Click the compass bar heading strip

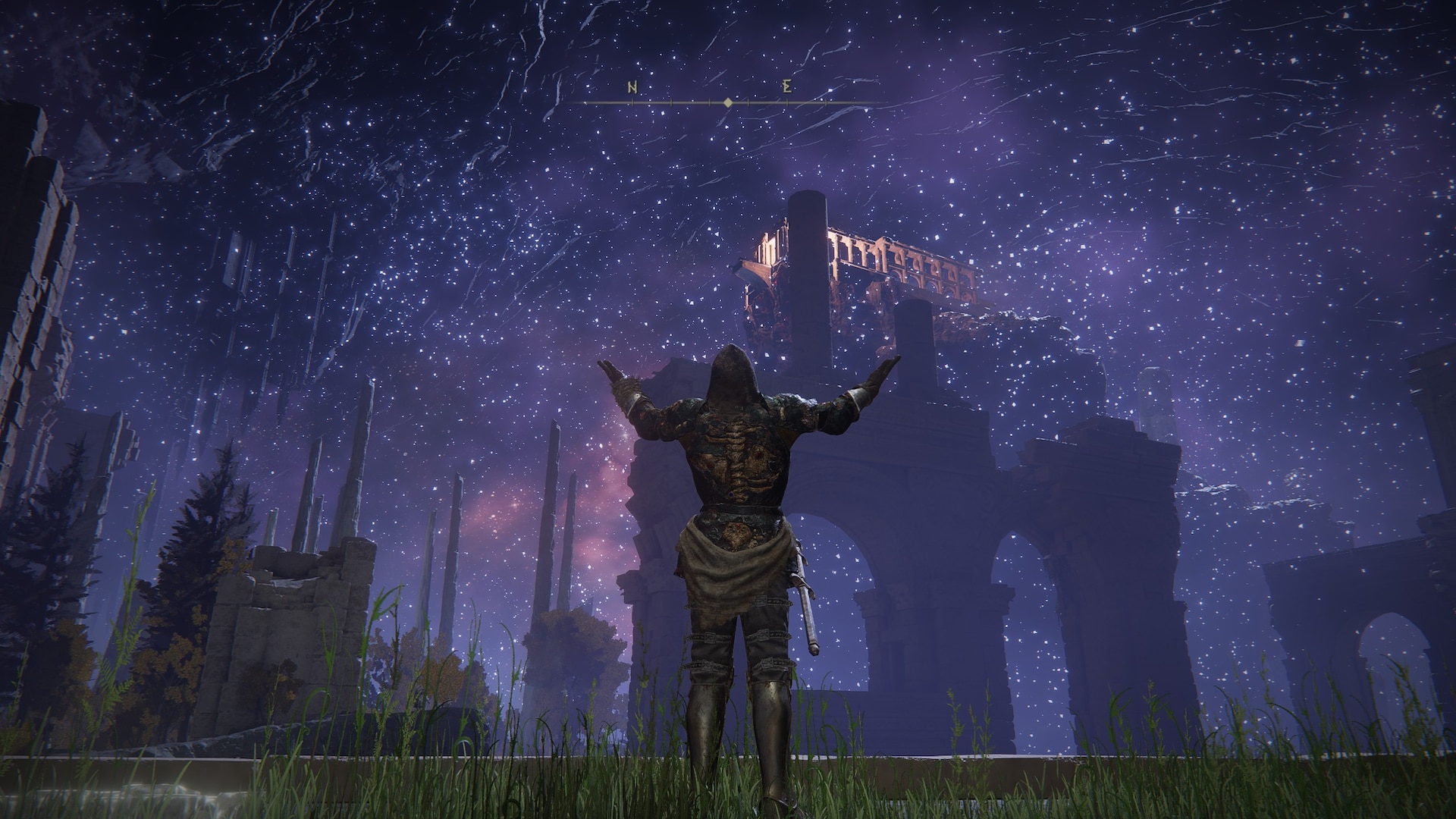(726, 102)
